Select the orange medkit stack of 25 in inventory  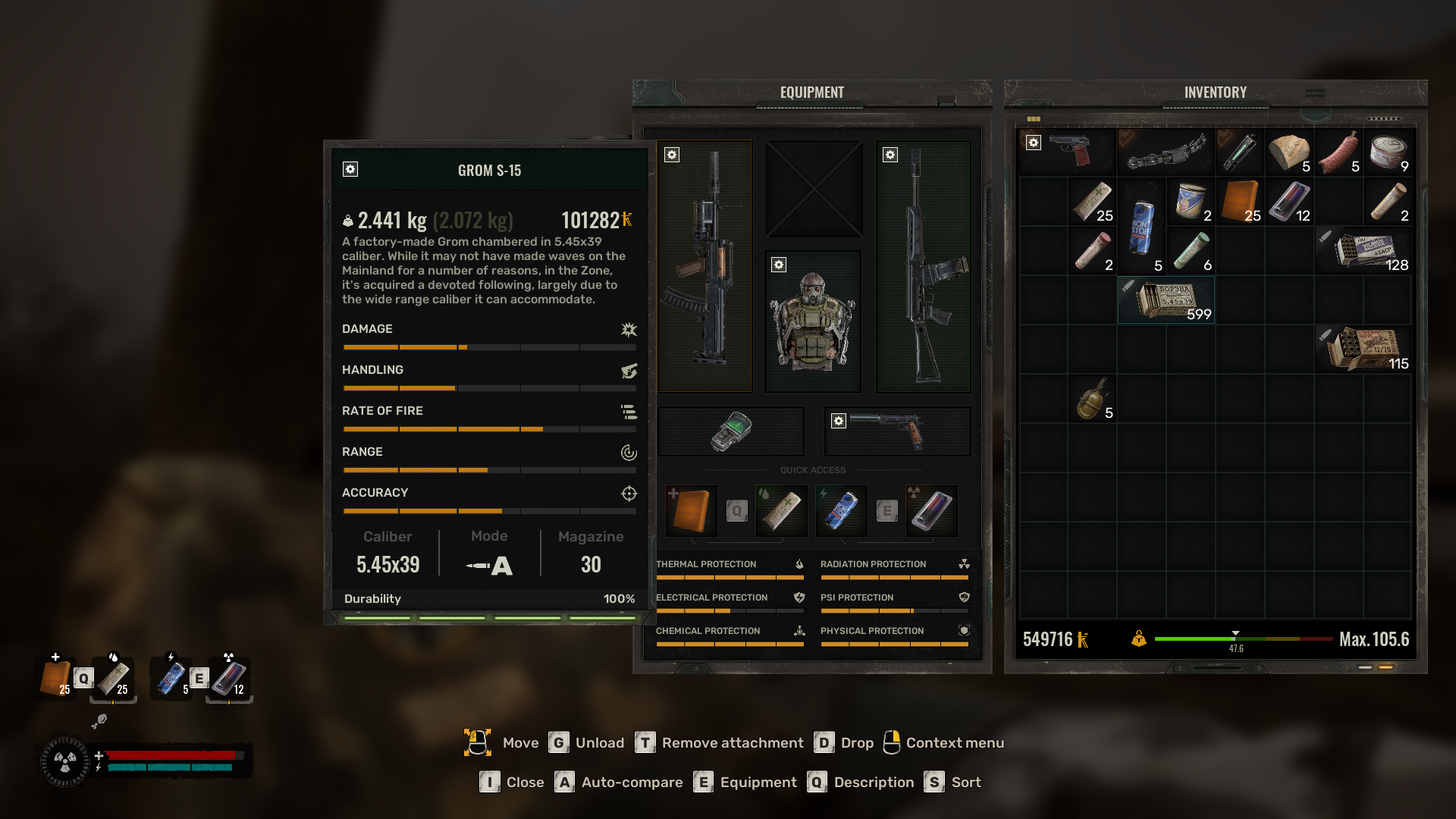coord(1241,202)
